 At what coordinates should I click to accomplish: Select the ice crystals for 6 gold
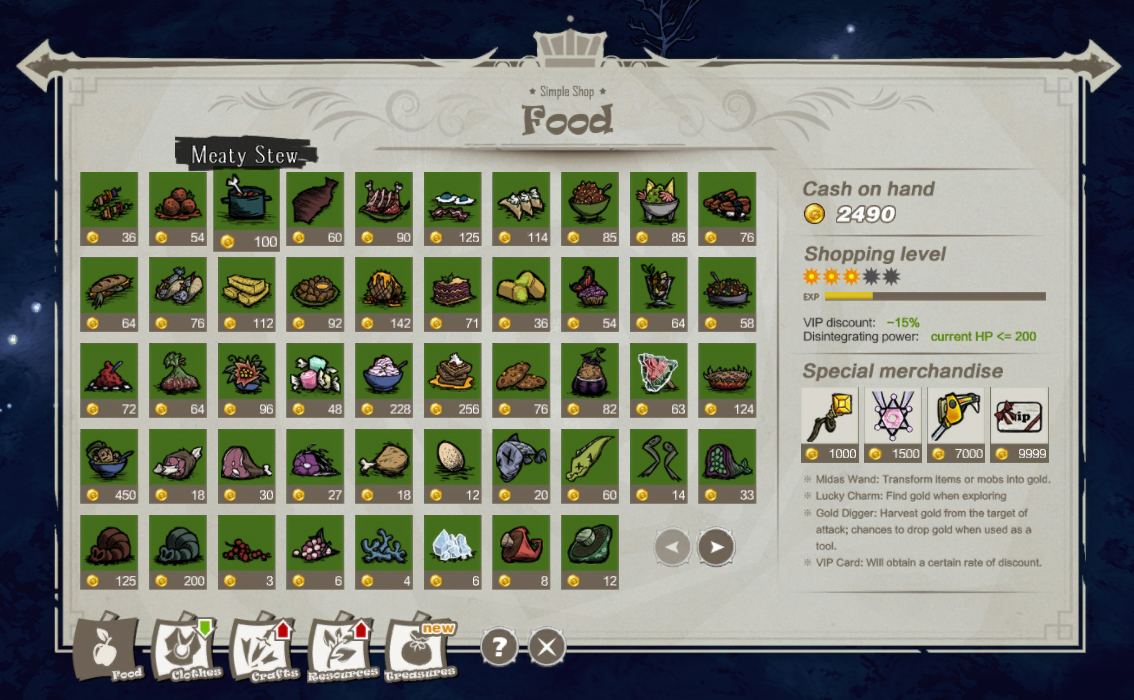tap(452, 552)
